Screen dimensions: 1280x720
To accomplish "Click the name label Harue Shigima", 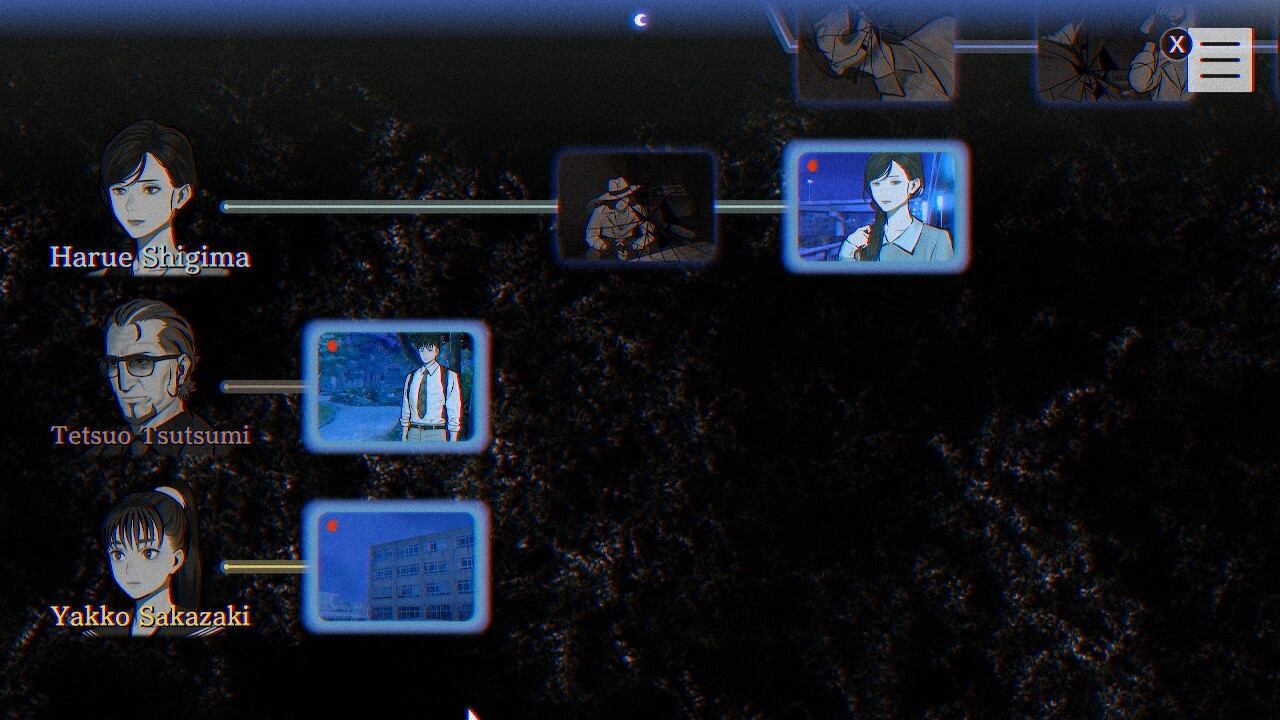I will coord(148,257).
